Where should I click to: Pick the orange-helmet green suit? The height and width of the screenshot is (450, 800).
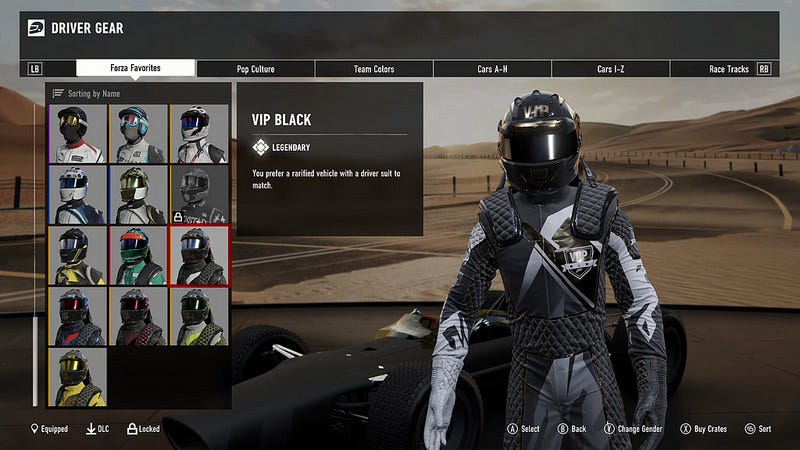pos(138,255)
